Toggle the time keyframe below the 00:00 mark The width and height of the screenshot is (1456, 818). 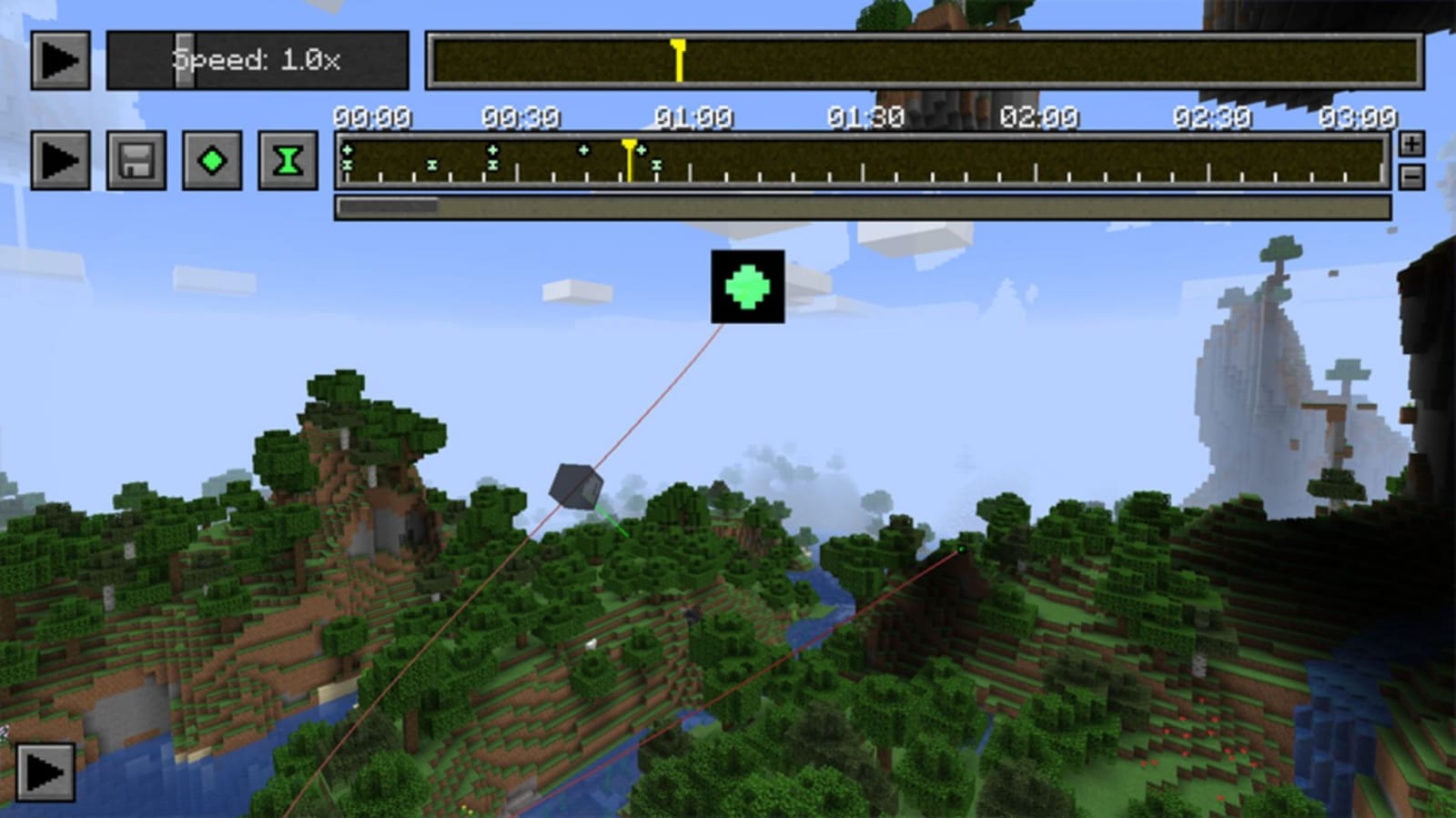coord(347,164)
